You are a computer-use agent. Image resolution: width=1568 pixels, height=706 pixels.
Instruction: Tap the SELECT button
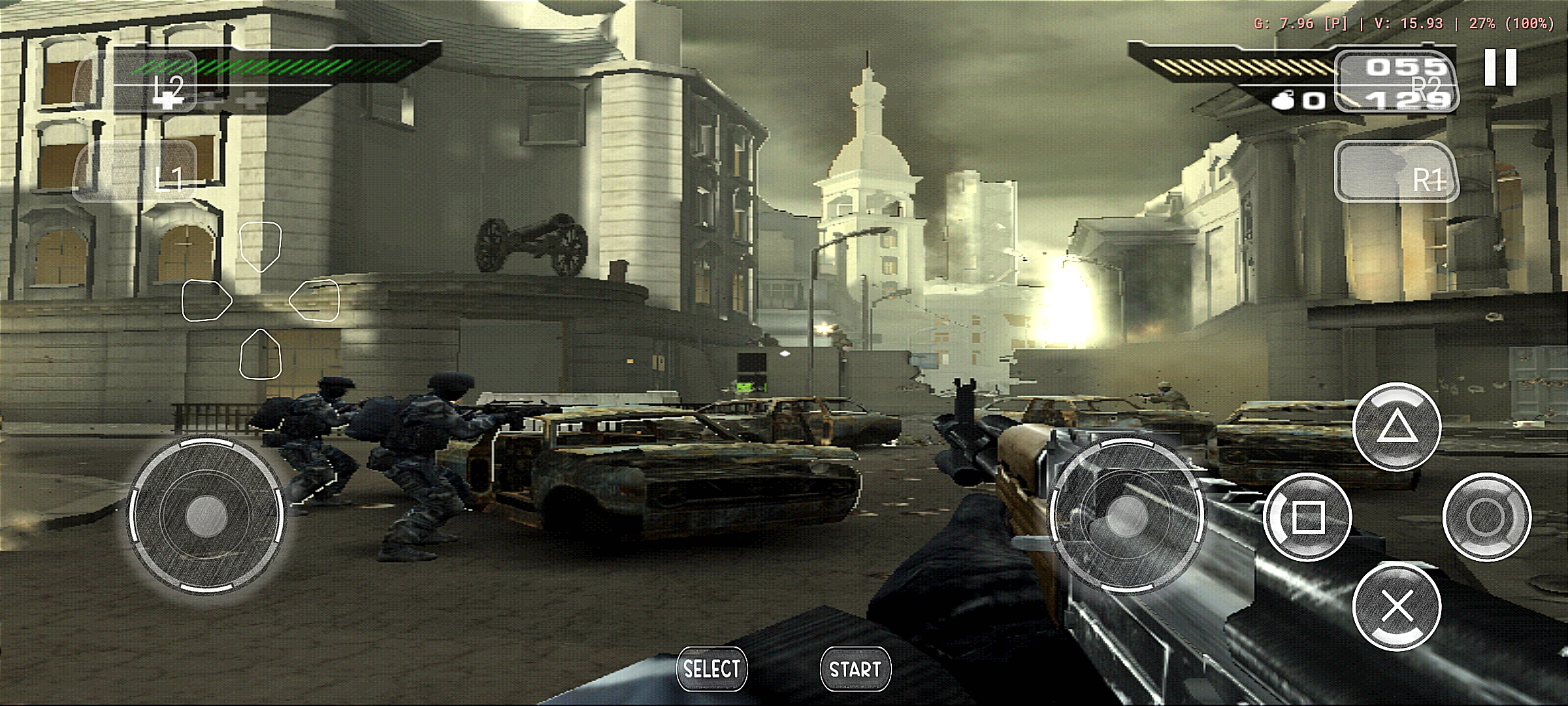(711, 669)
